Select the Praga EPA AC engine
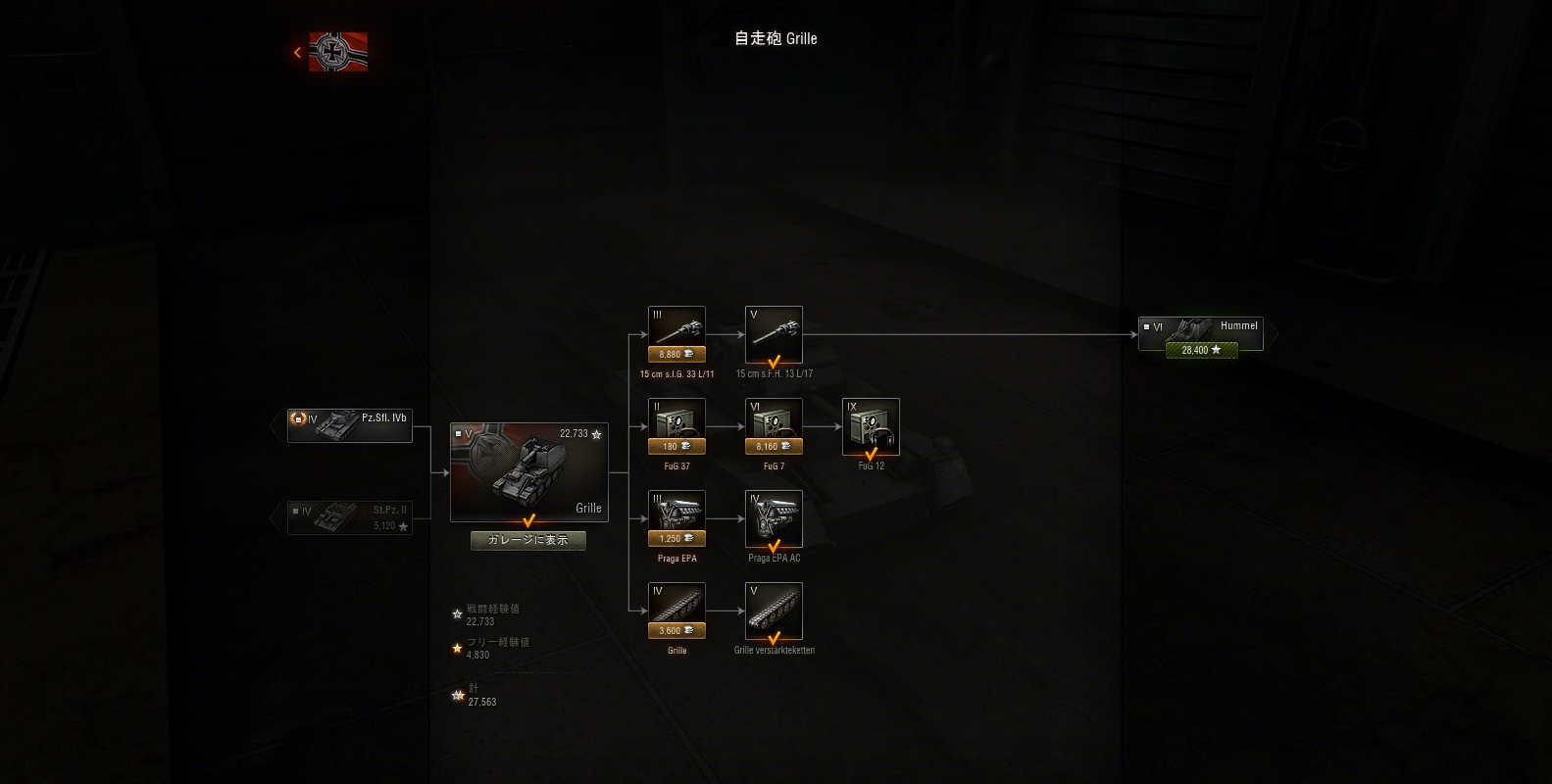The image size is (1552, 784). (x=774, y=518)
